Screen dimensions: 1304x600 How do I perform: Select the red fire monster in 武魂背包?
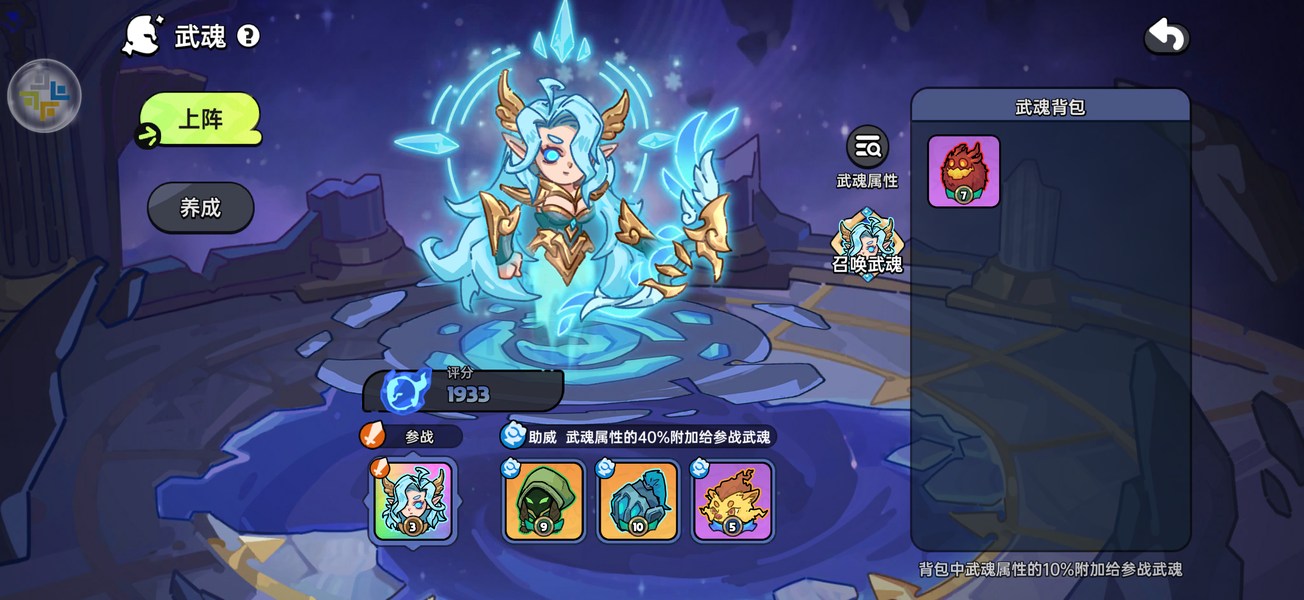(964, 171)
